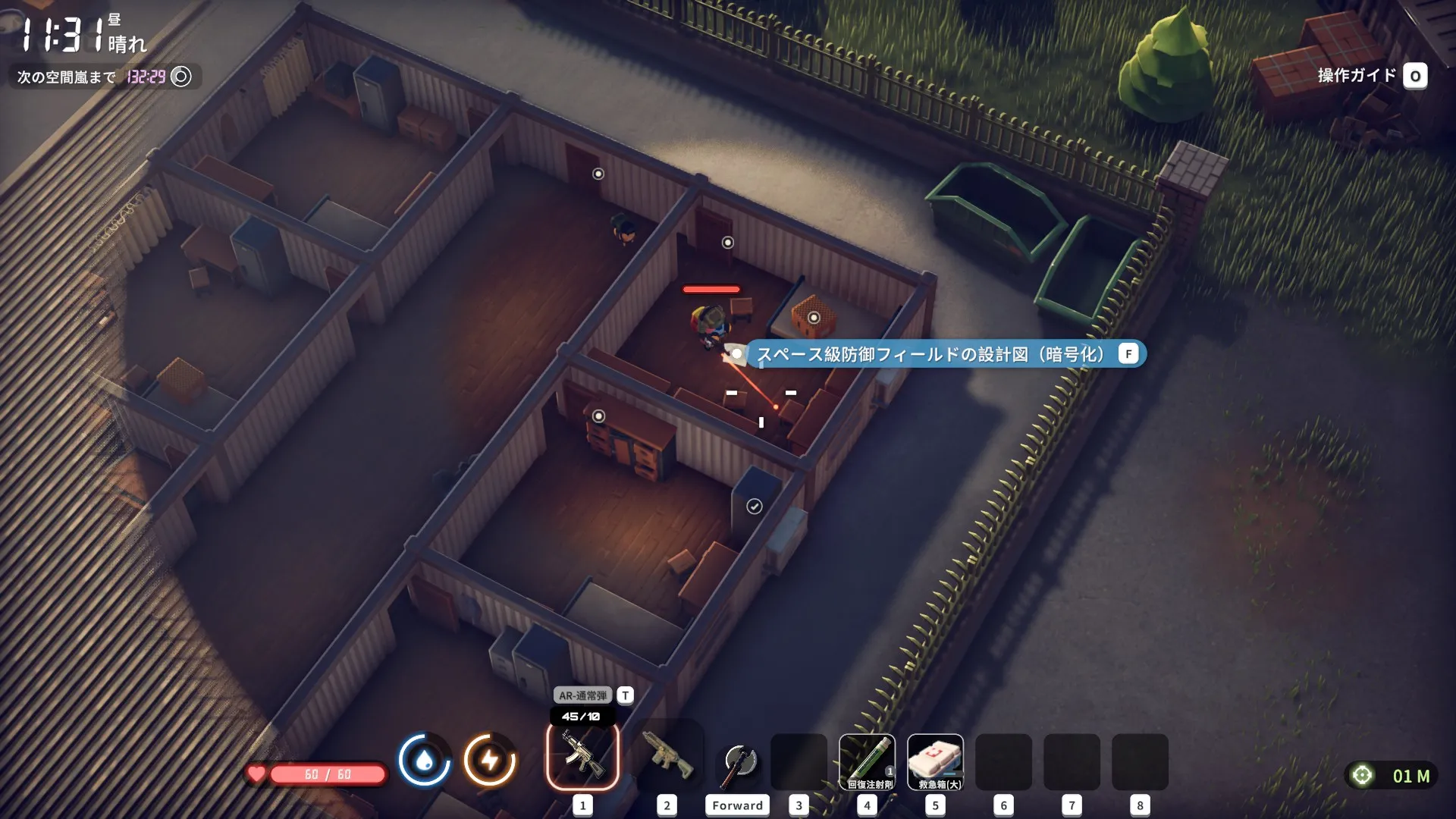Select the AK rifle in weapon slot 1
This screenshot has width=1456, height=819.
tap(582, 756)
